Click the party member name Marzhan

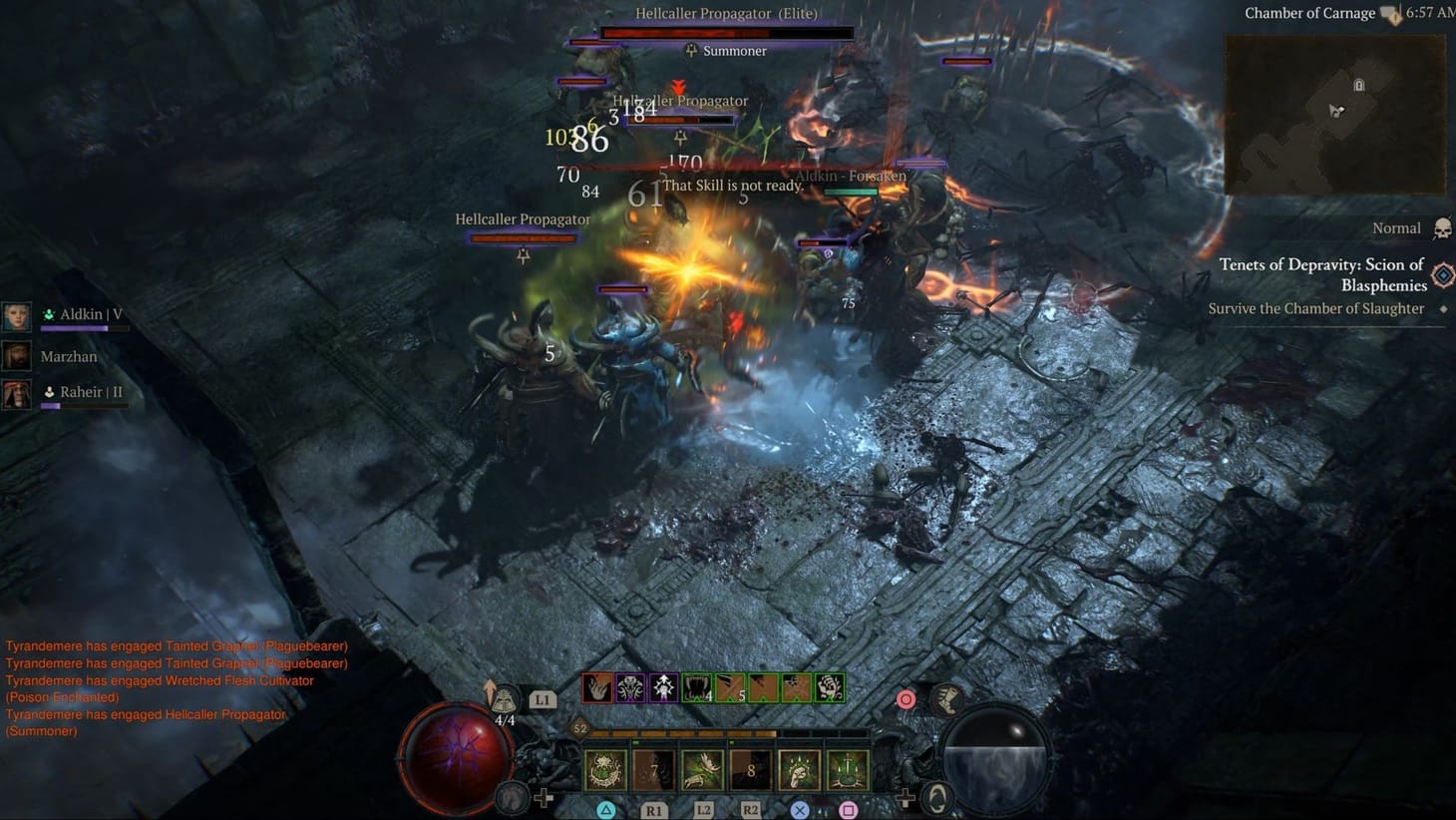tap(68, 356)
